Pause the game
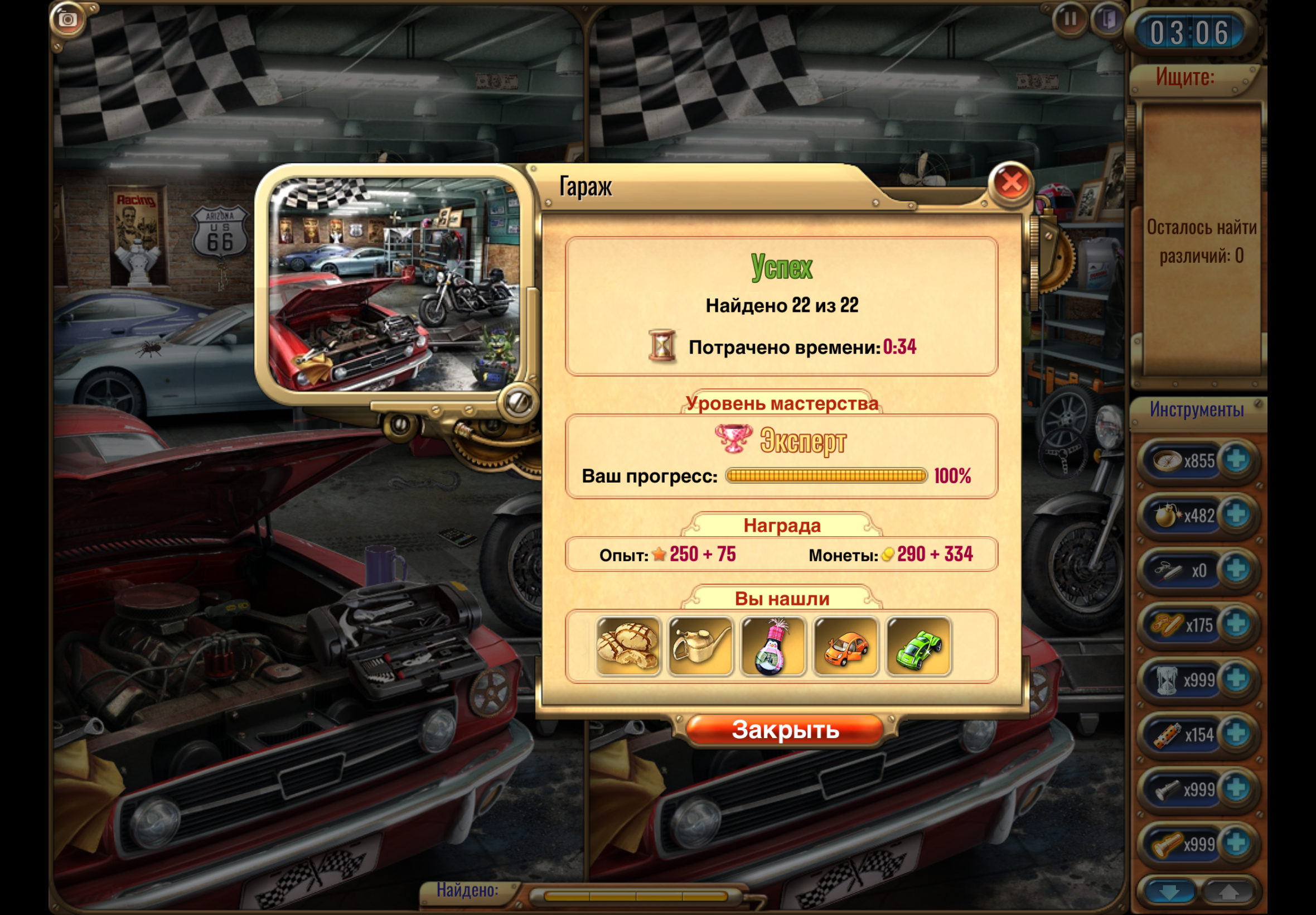The width and height of the screenshot is (1316, 915). (x=1069, y=20)
